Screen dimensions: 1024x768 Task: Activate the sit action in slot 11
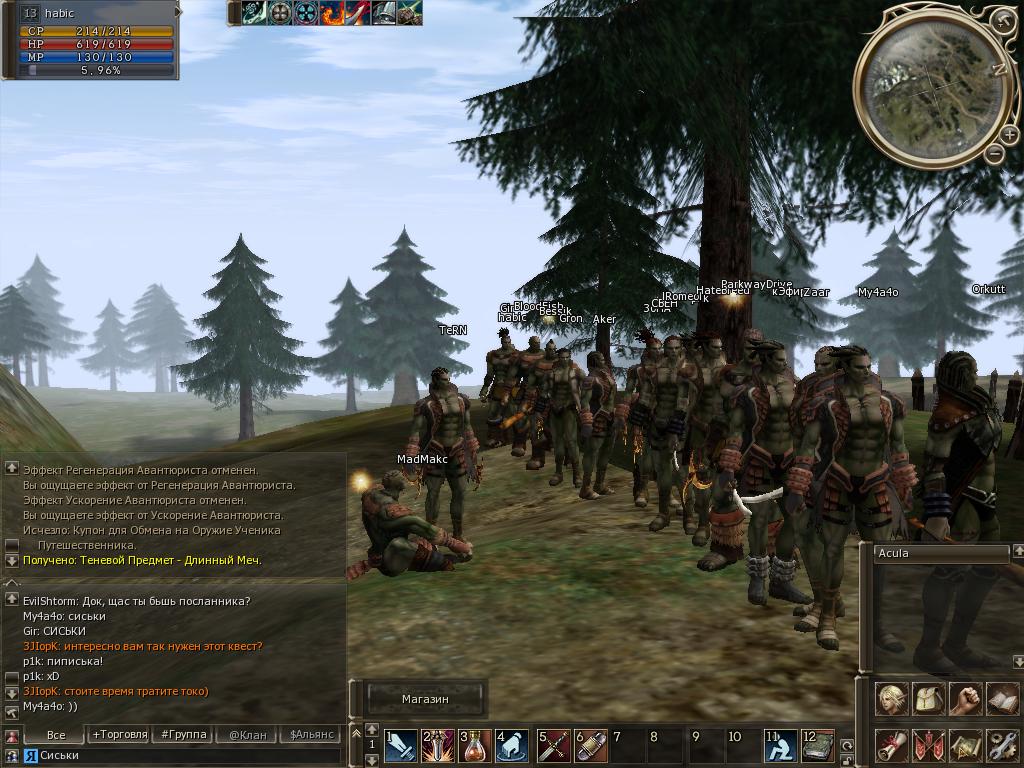[x=780, y=746]
